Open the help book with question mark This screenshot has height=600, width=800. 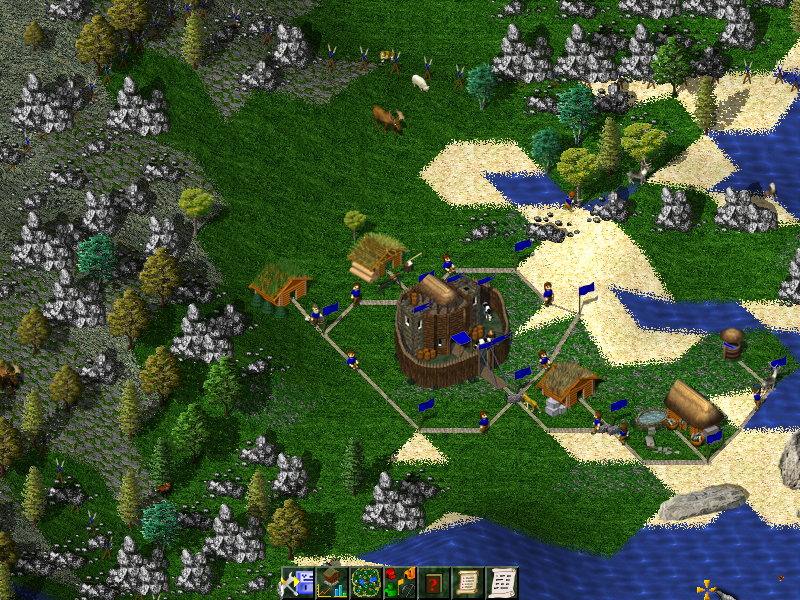434,583
